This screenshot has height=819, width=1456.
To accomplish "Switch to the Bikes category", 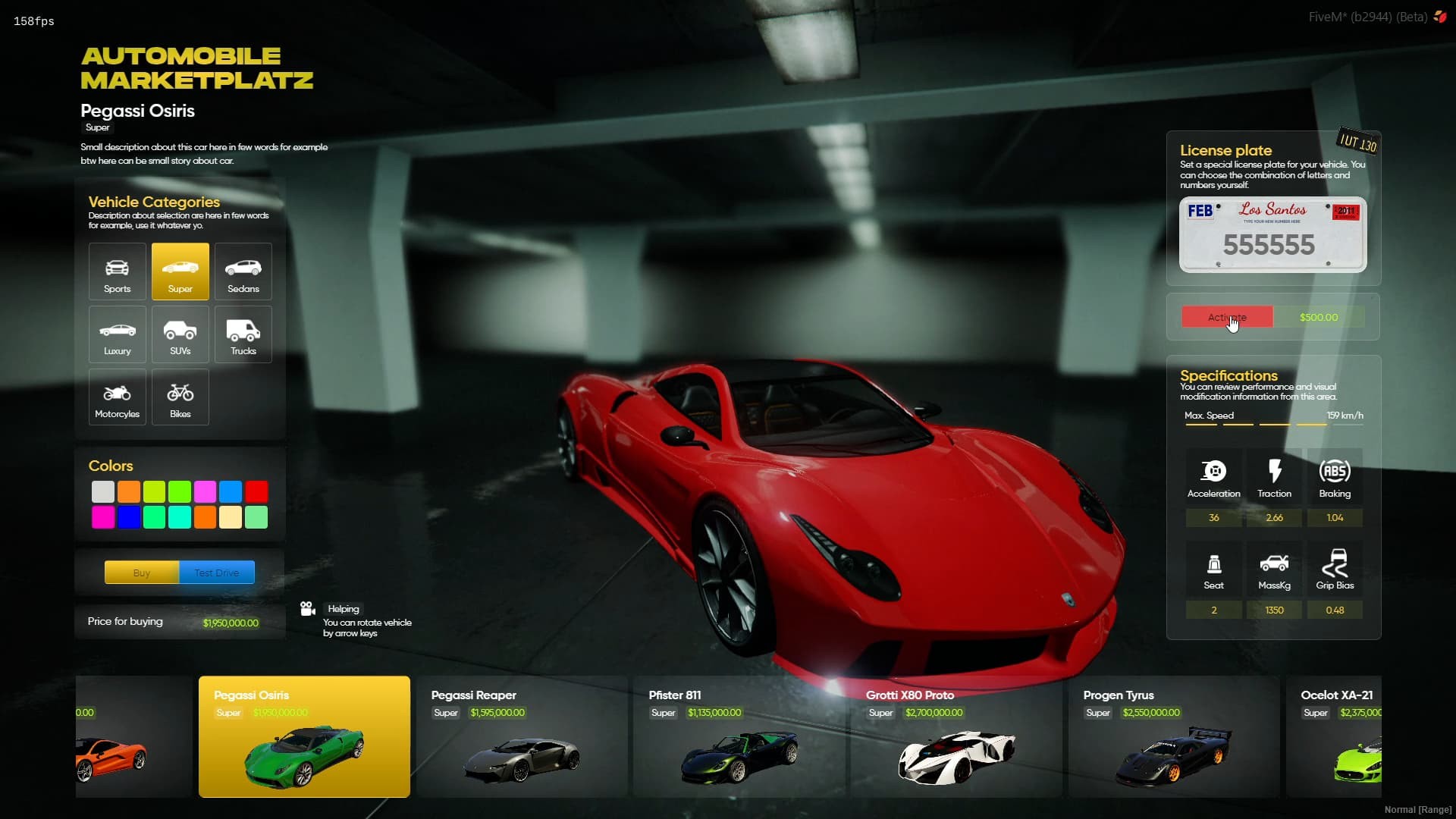I will [180, 397].
